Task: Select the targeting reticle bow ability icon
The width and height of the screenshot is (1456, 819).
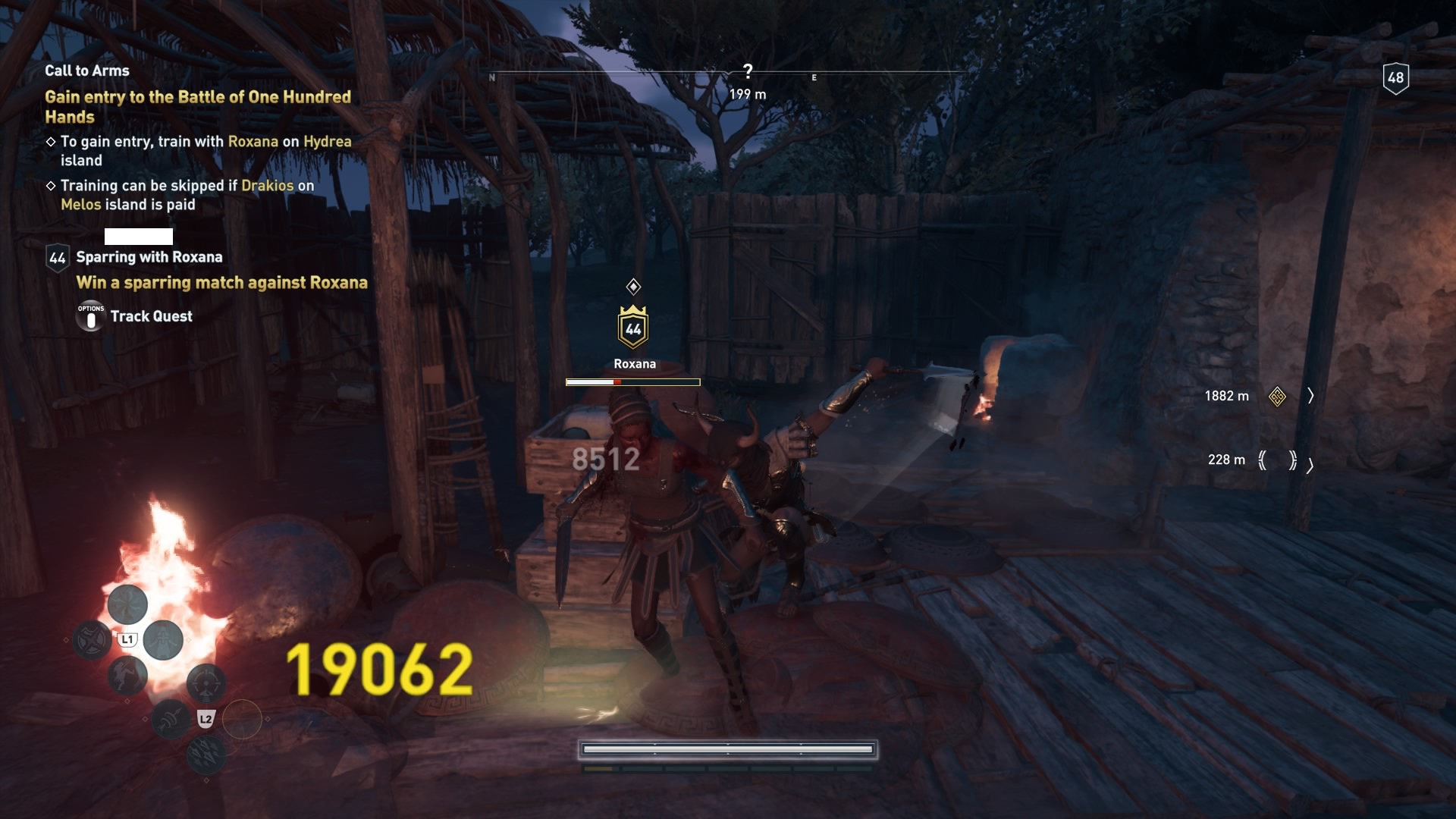Action: point(206,683)
